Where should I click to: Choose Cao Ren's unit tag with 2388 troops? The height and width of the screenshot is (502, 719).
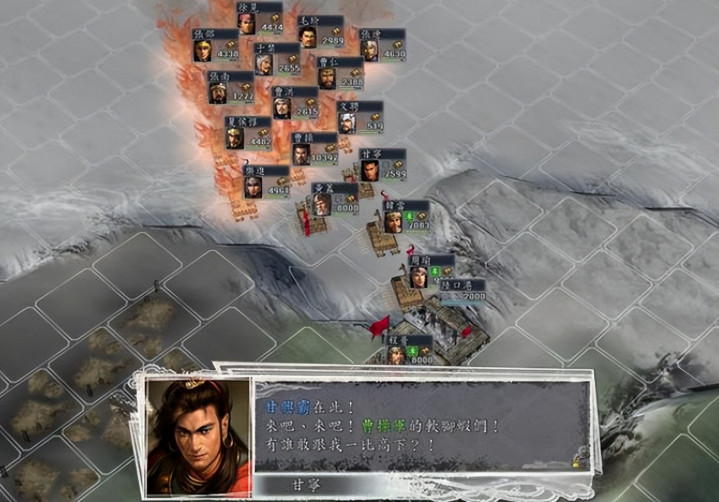339,72
